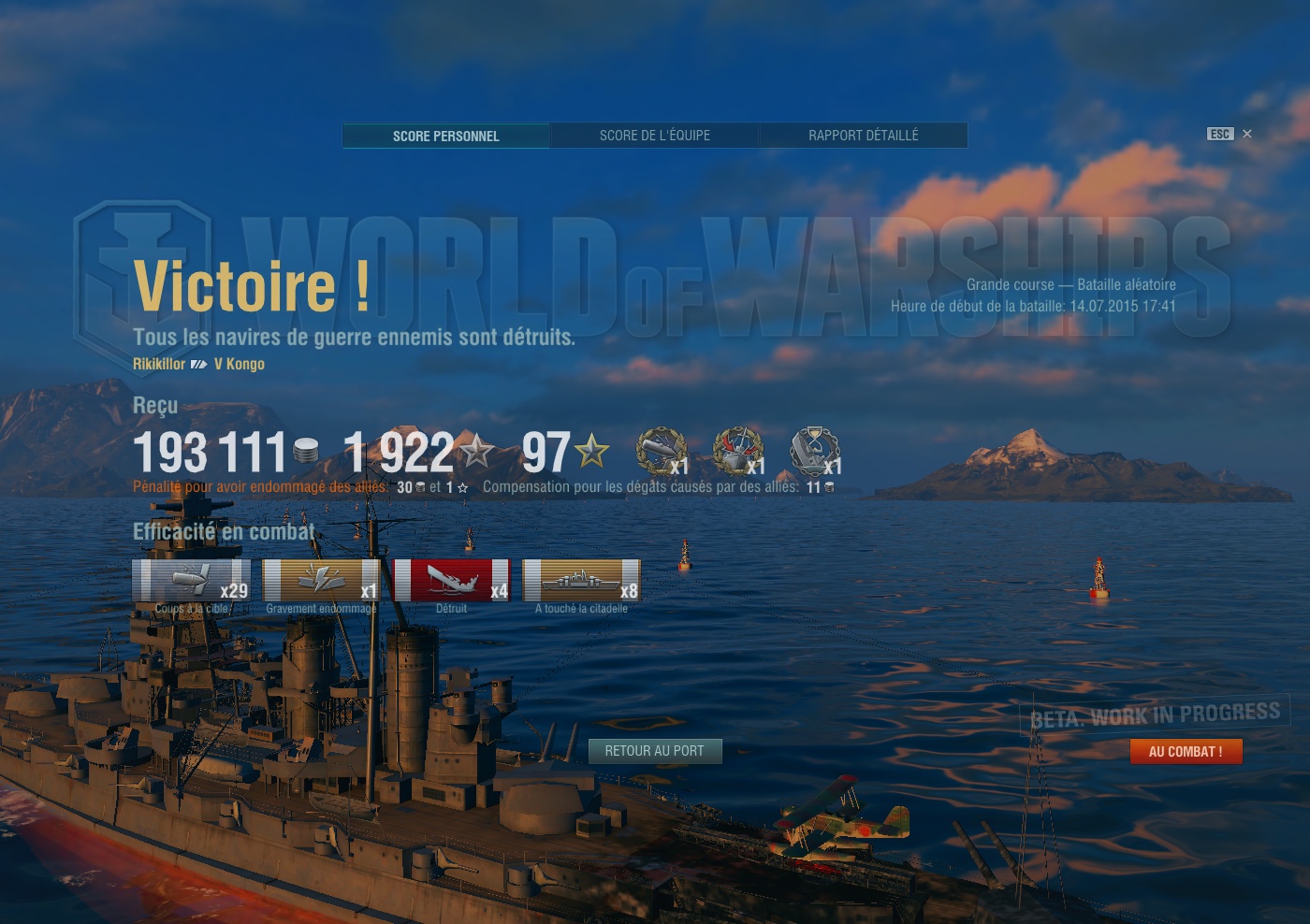Image resolution: width=1310 pixels, height=924 pixels.
Task: Close the battle results screen
Action: 1246,134
